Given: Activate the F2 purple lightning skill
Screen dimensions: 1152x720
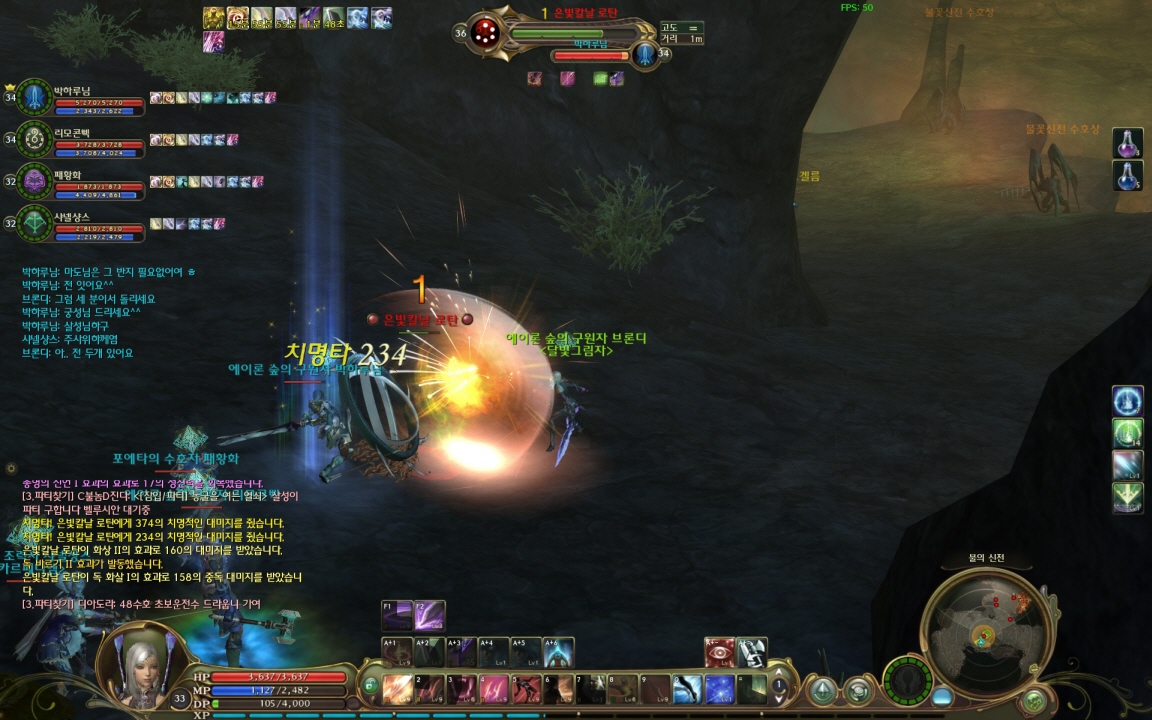Looking at the screenshot, I should tap(430, 615).
